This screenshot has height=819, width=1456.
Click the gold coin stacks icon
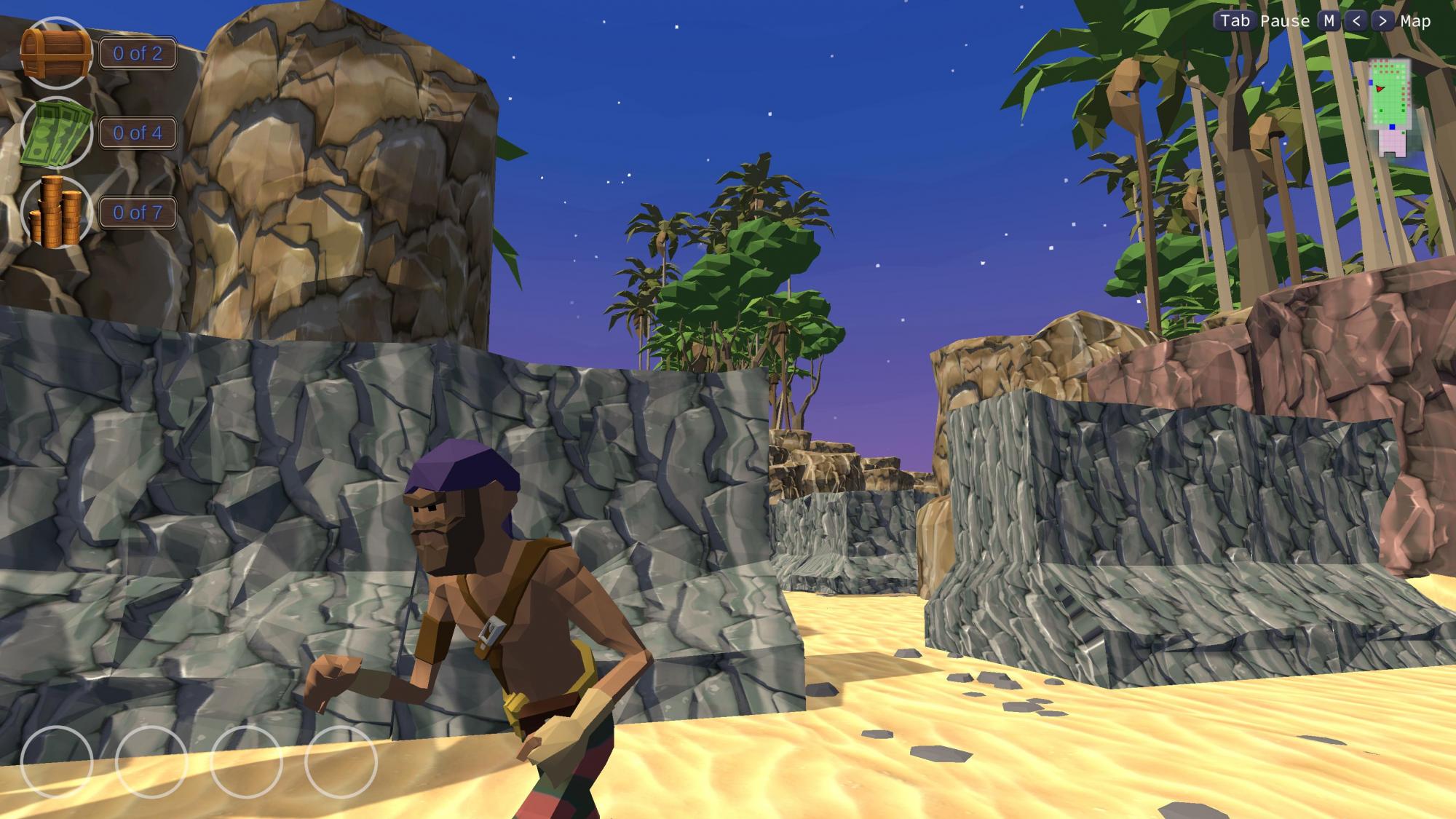point(56,212)
